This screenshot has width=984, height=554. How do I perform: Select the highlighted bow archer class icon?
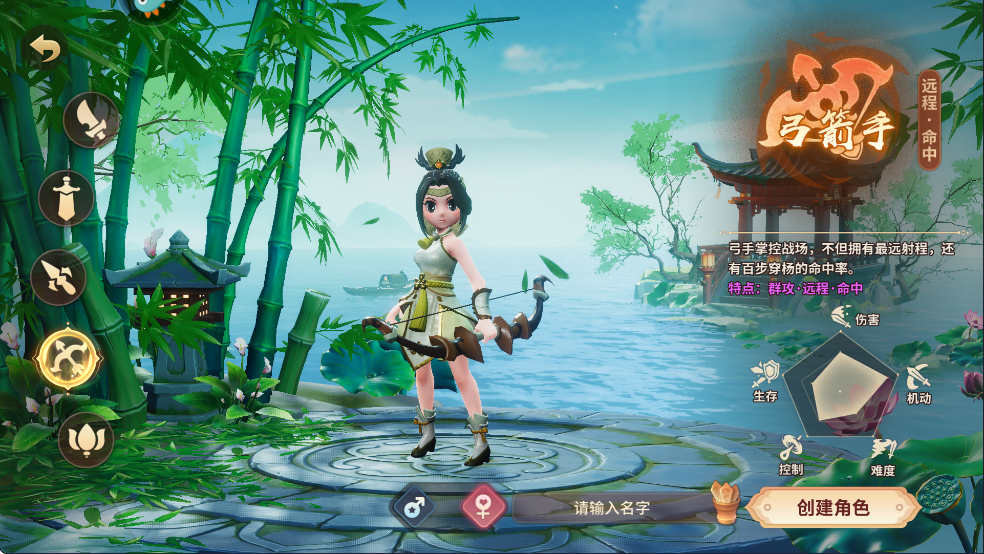(68, 357)
